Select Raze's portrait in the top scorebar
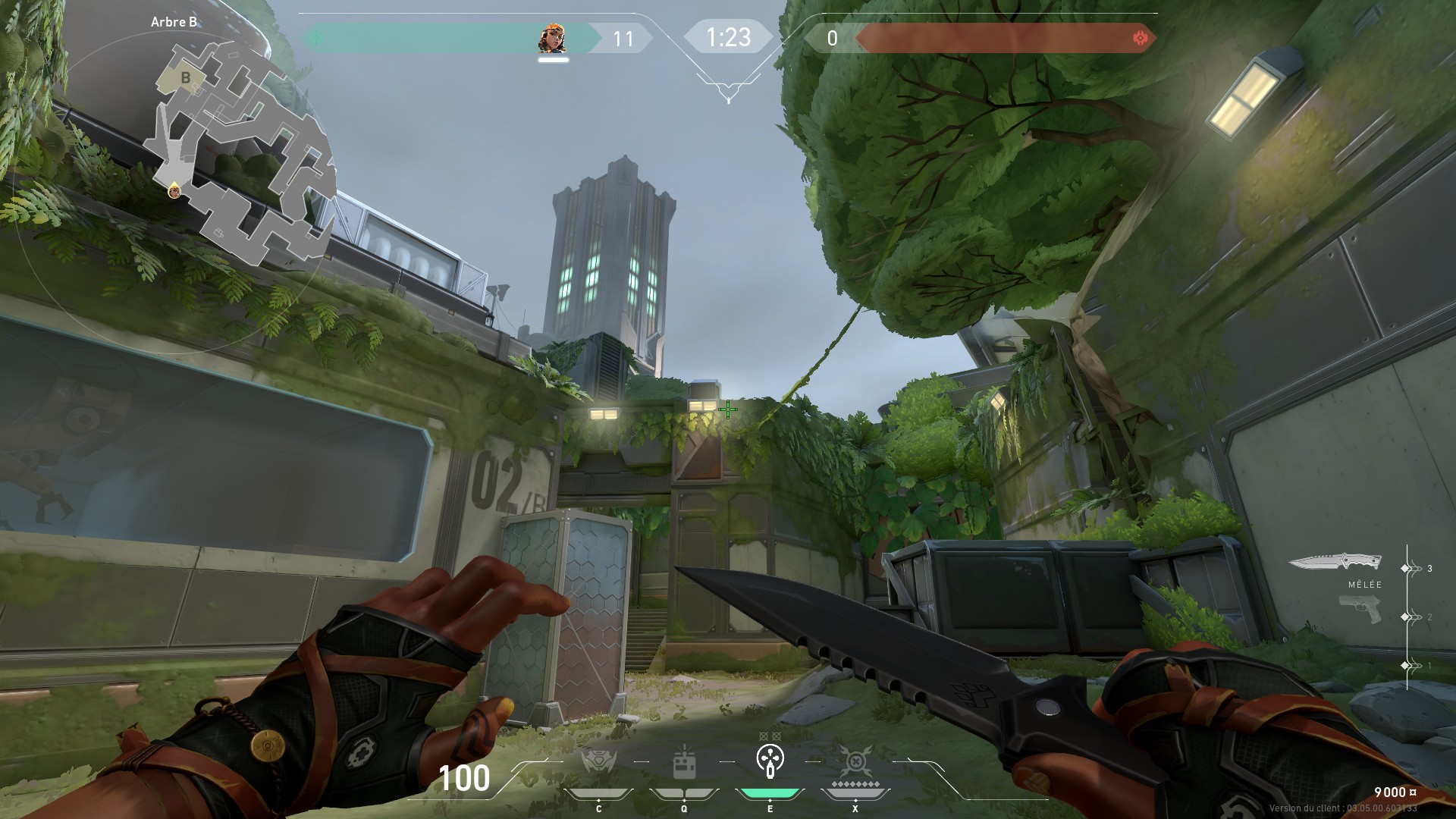This screenshot has height=819, width=1456. (553, 38)
